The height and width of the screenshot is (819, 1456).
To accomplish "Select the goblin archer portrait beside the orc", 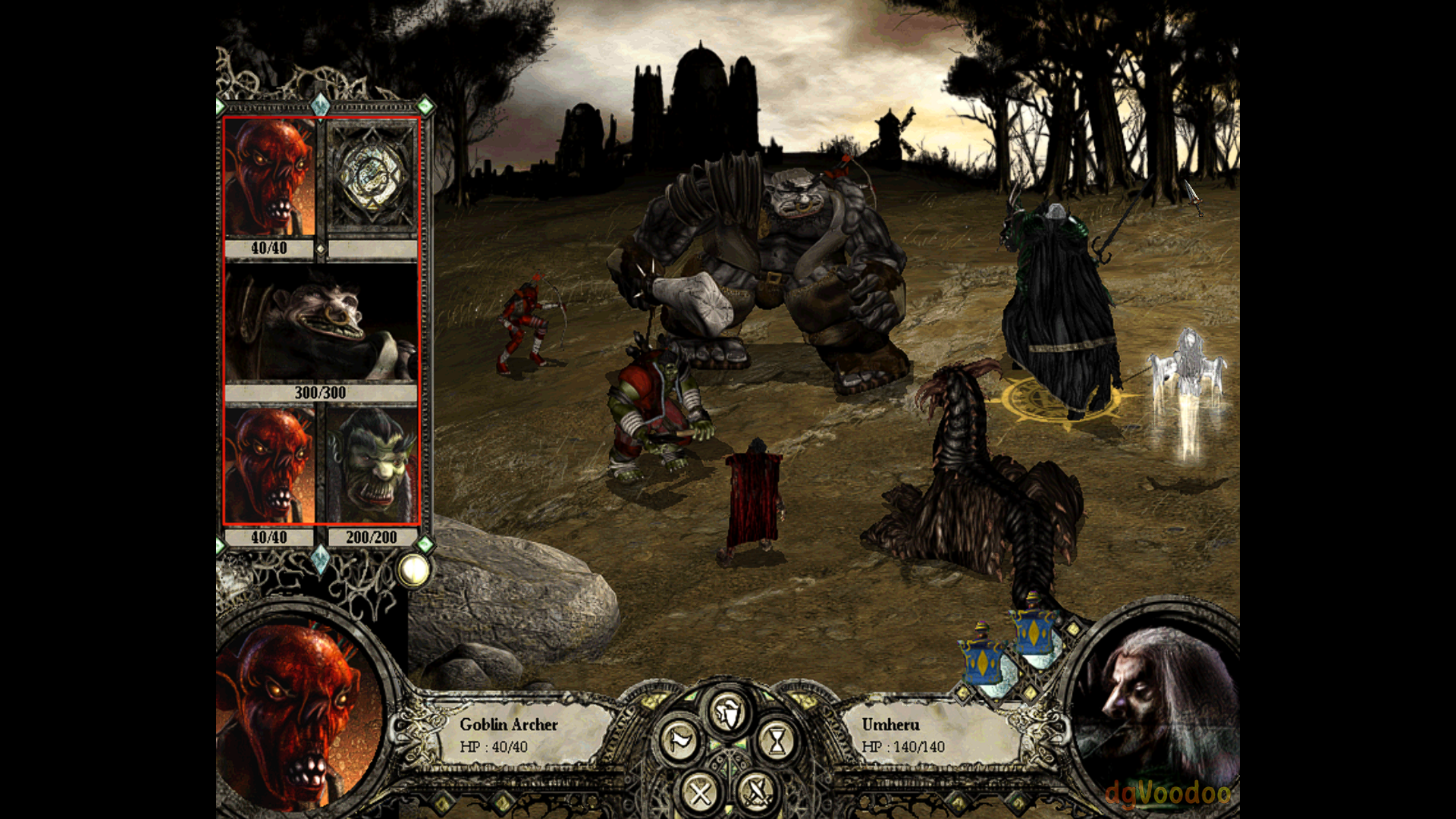I will [270, 466].
